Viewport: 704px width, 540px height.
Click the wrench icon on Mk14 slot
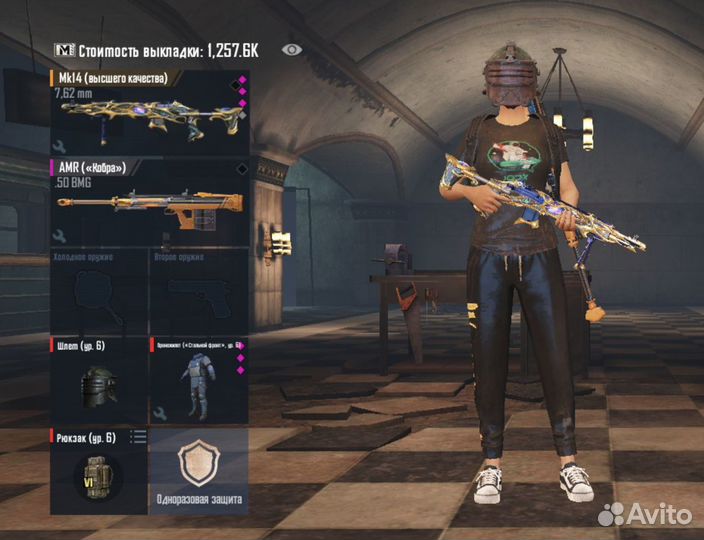pyautogui.click(x=59, y=146)
